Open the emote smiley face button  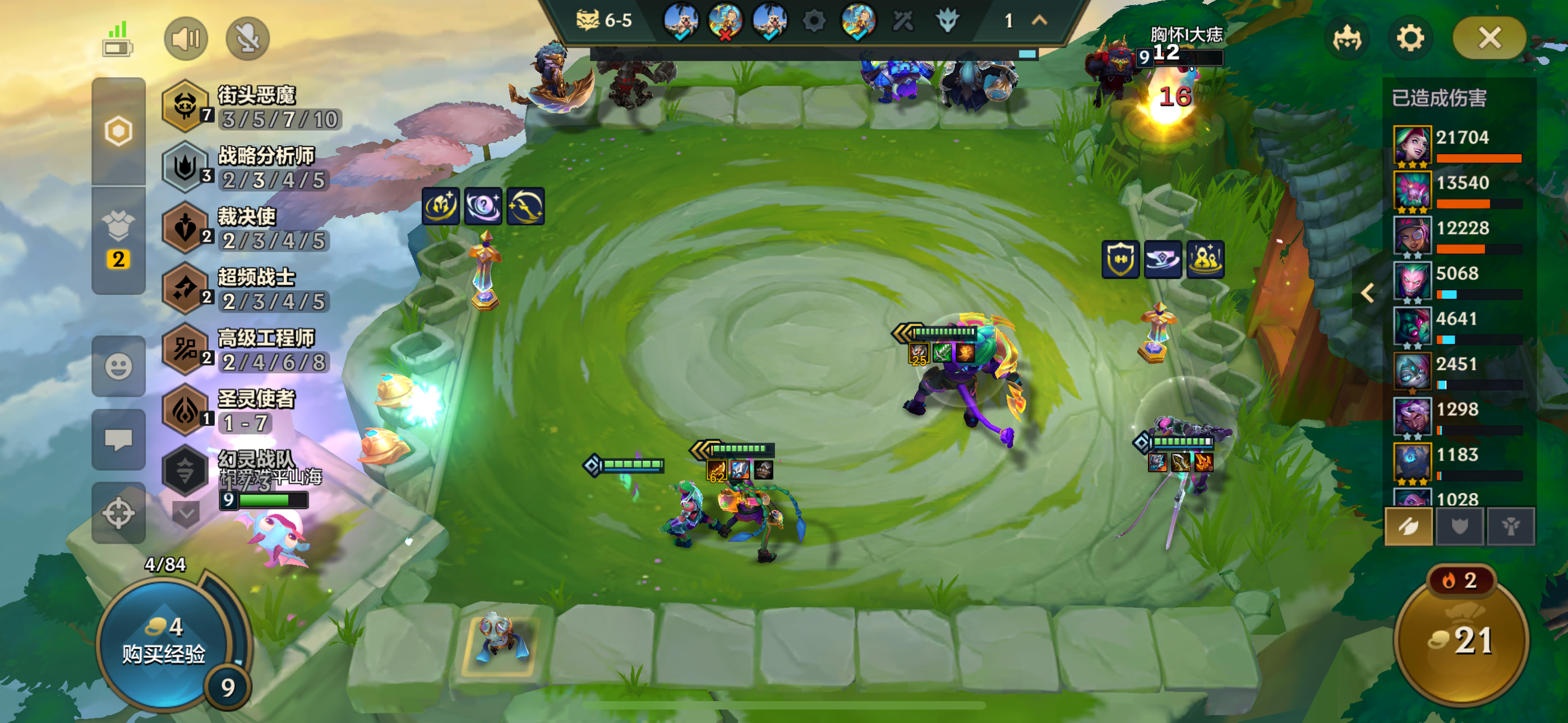[x=118, y=367]
